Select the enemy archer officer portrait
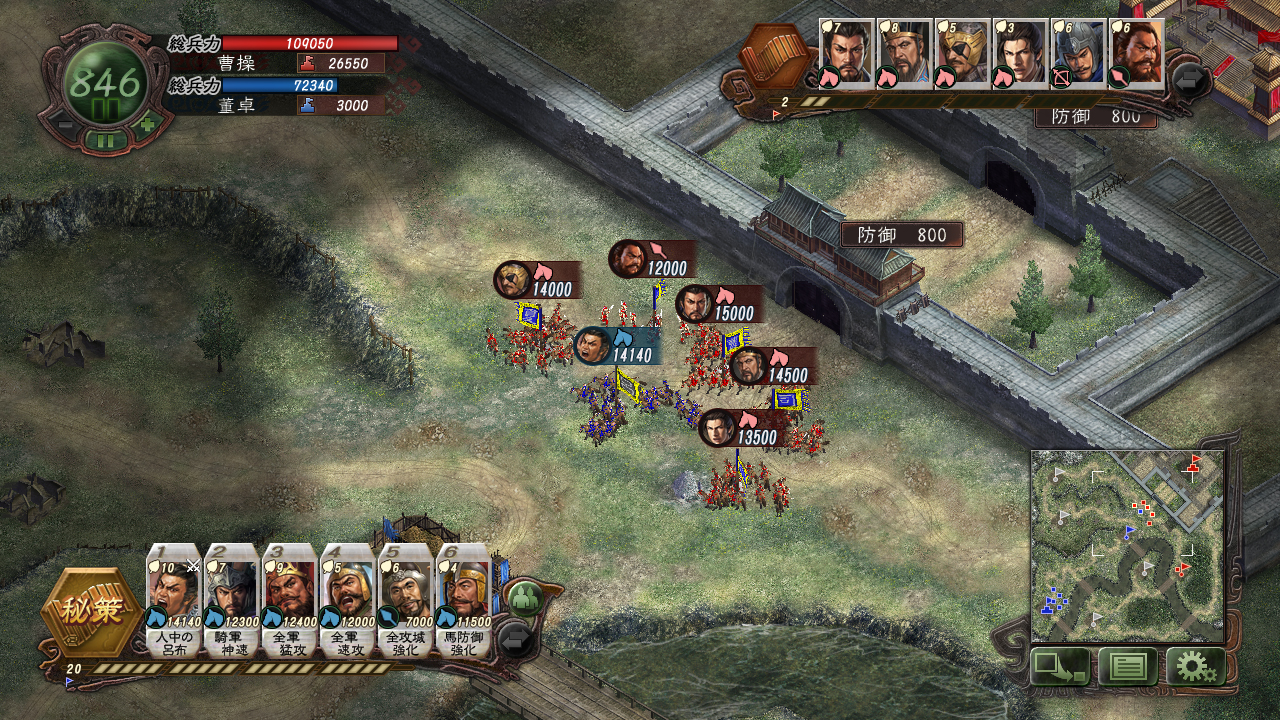Screen dimensions: 1280x720 [1078, 54]
